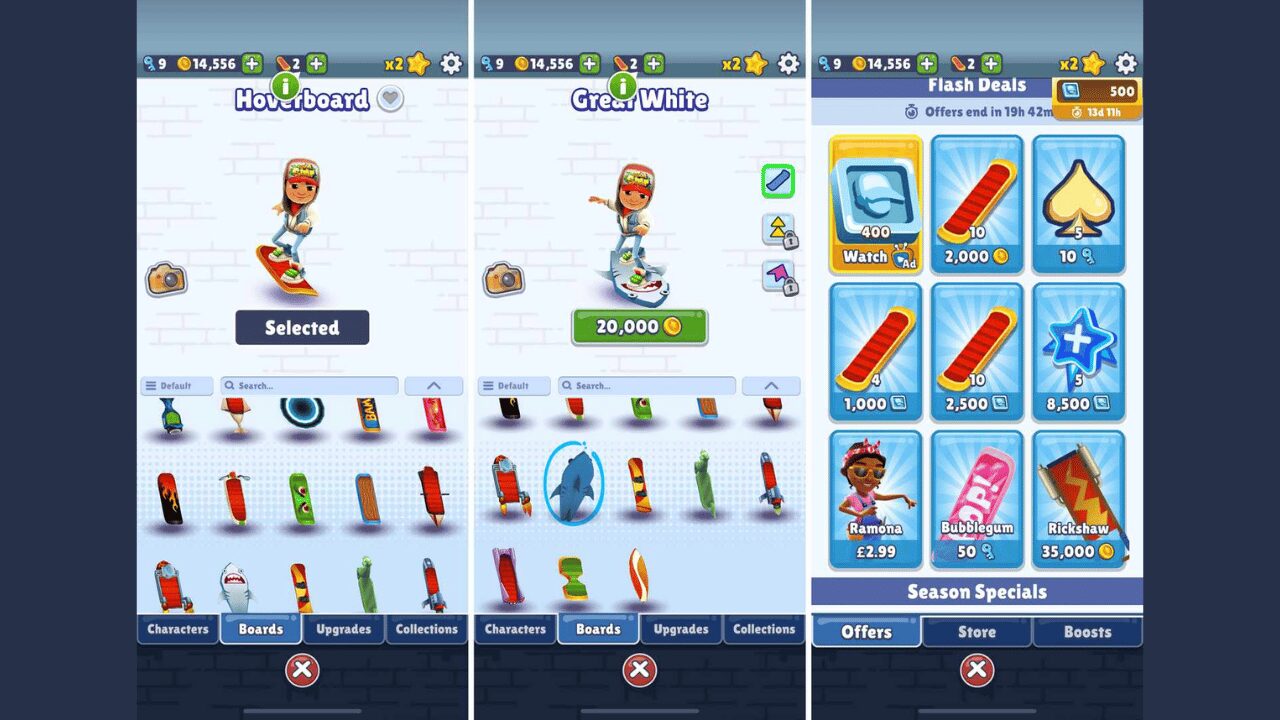Viewport: 1280px width, 720px height.
Task: Select the Bubblegum board deal
Action: 977,499
